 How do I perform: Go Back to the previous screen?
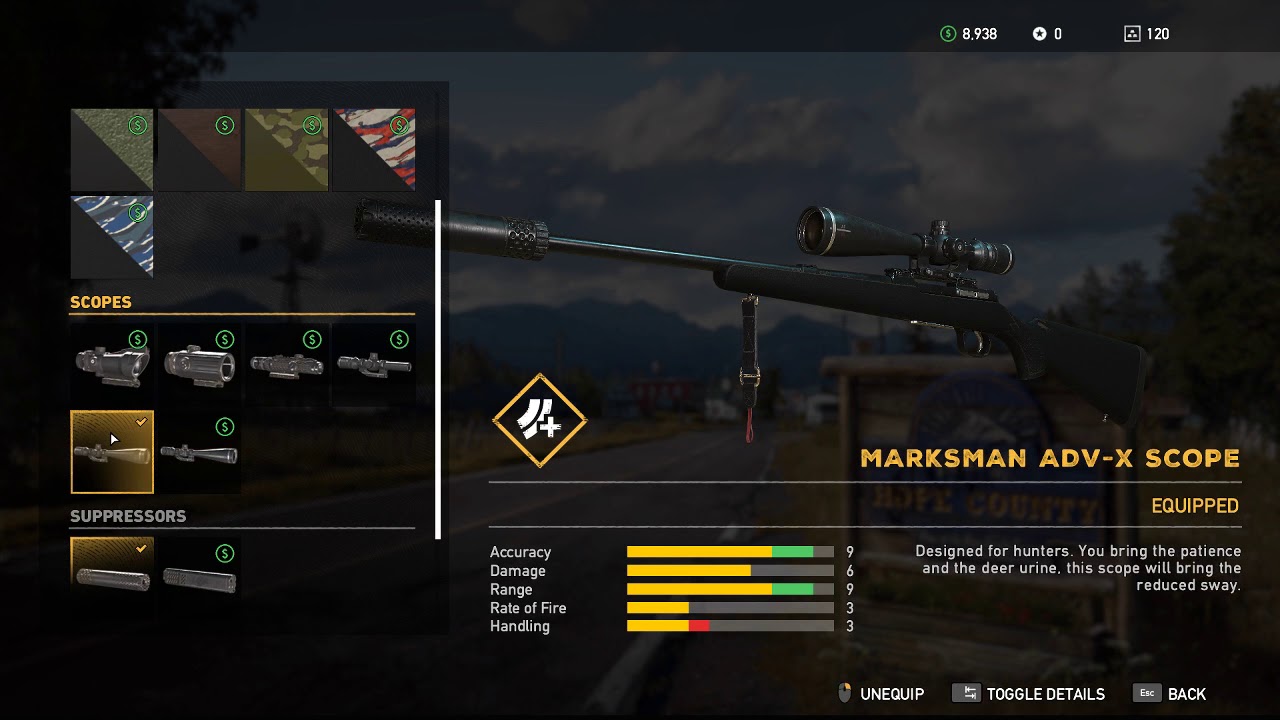tap(1171, 694)
